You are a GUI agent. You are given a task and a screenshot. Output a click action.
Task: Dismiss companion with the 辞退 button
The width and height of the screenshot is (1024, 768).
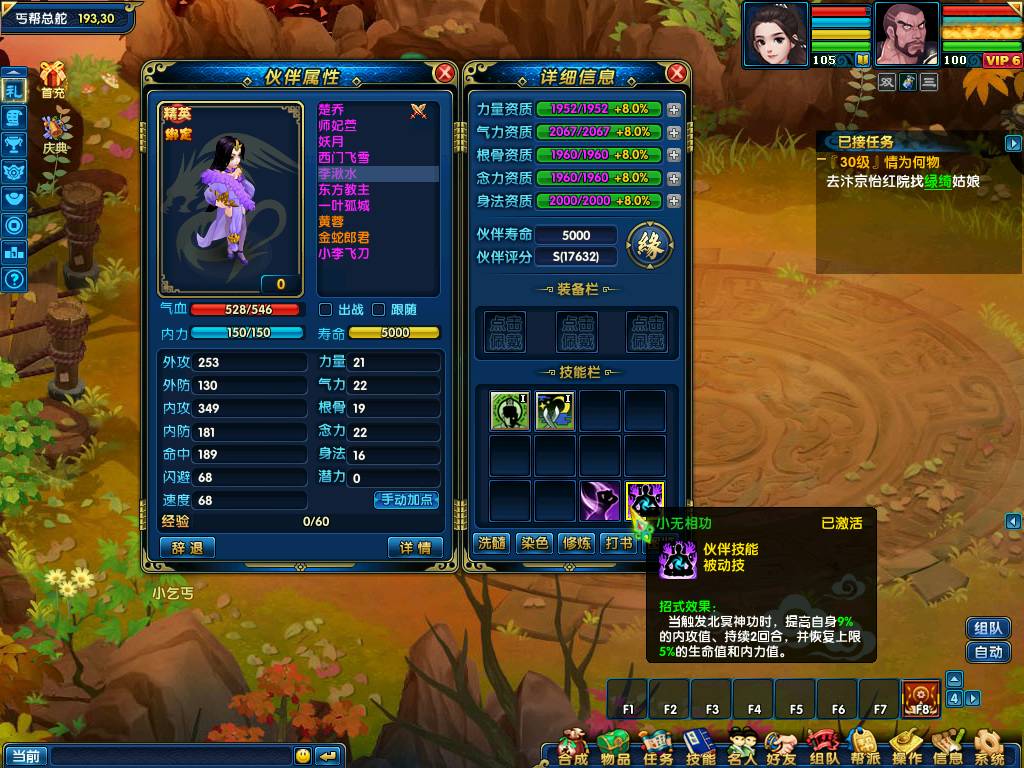click(x=187, y=548)
